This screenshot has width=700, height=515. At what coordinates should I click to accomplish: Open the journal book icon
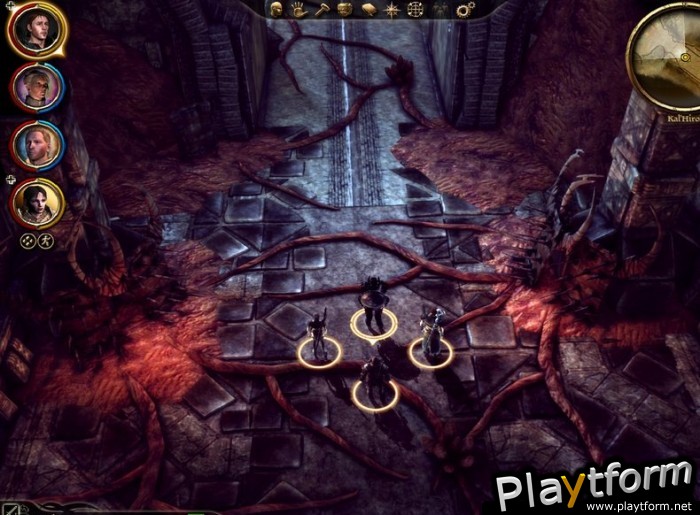[367, 9]
